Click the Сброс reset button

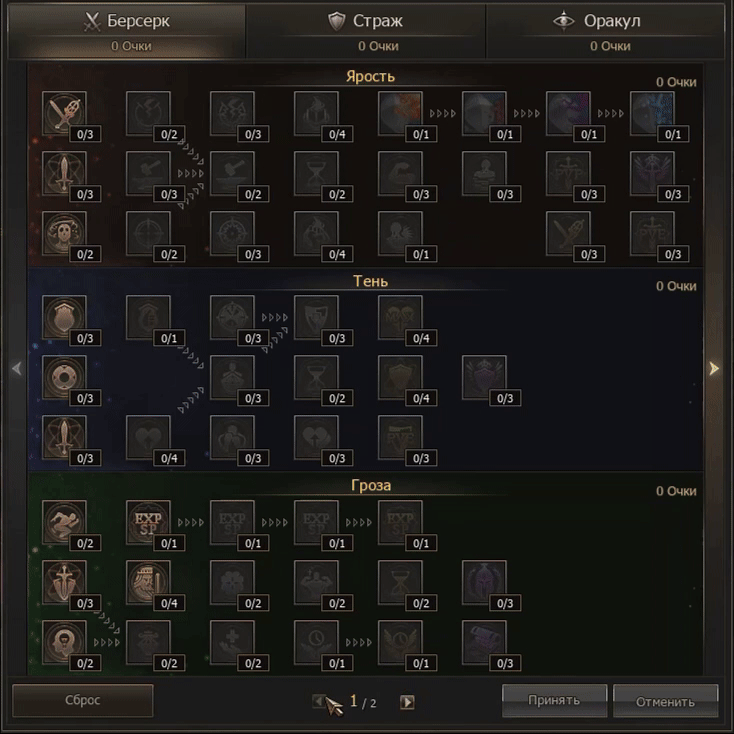click(82, 700)
